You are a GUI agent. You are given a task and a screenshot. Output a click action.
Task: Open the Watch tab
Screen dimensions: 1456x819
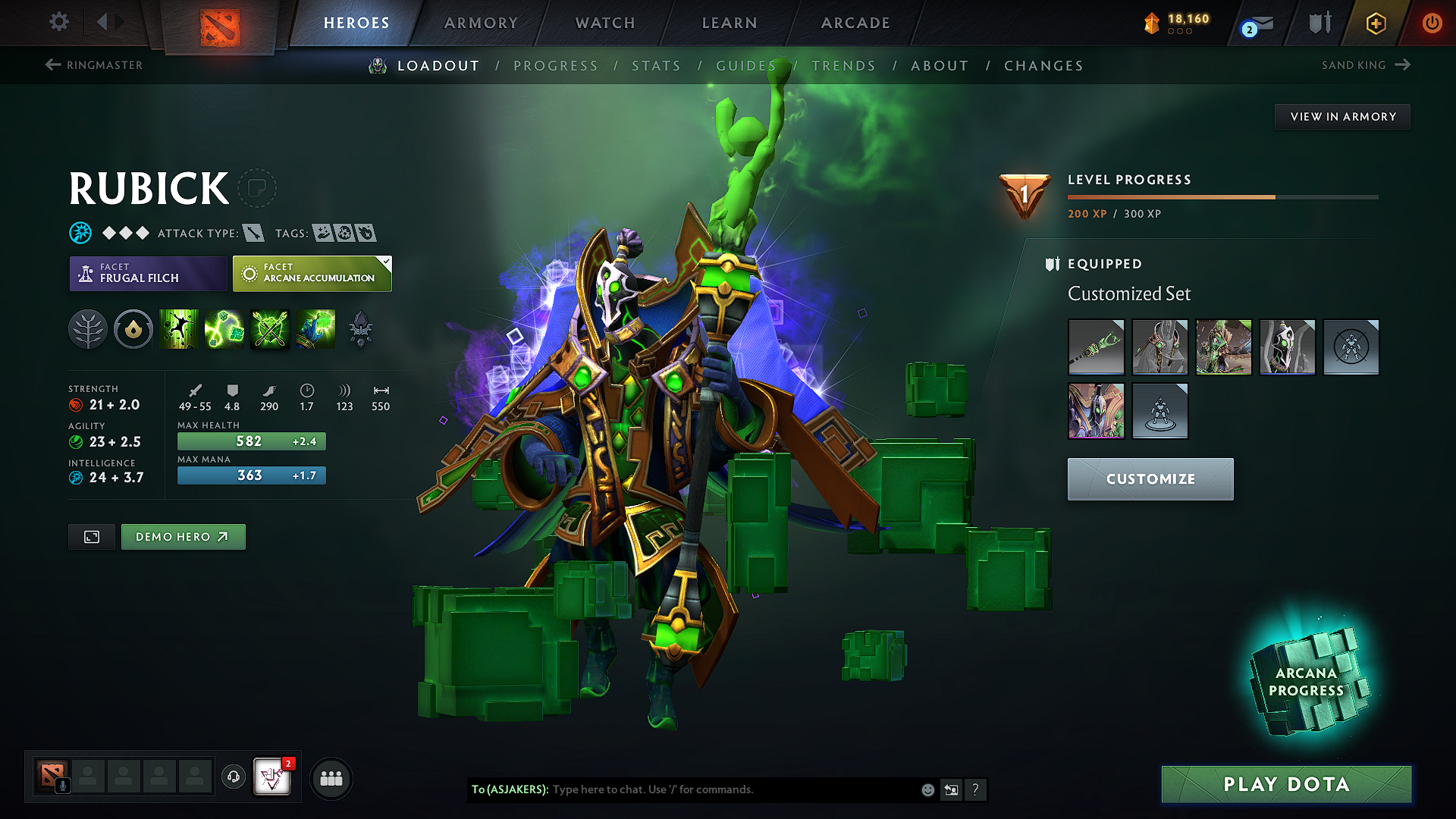(605, 23)
